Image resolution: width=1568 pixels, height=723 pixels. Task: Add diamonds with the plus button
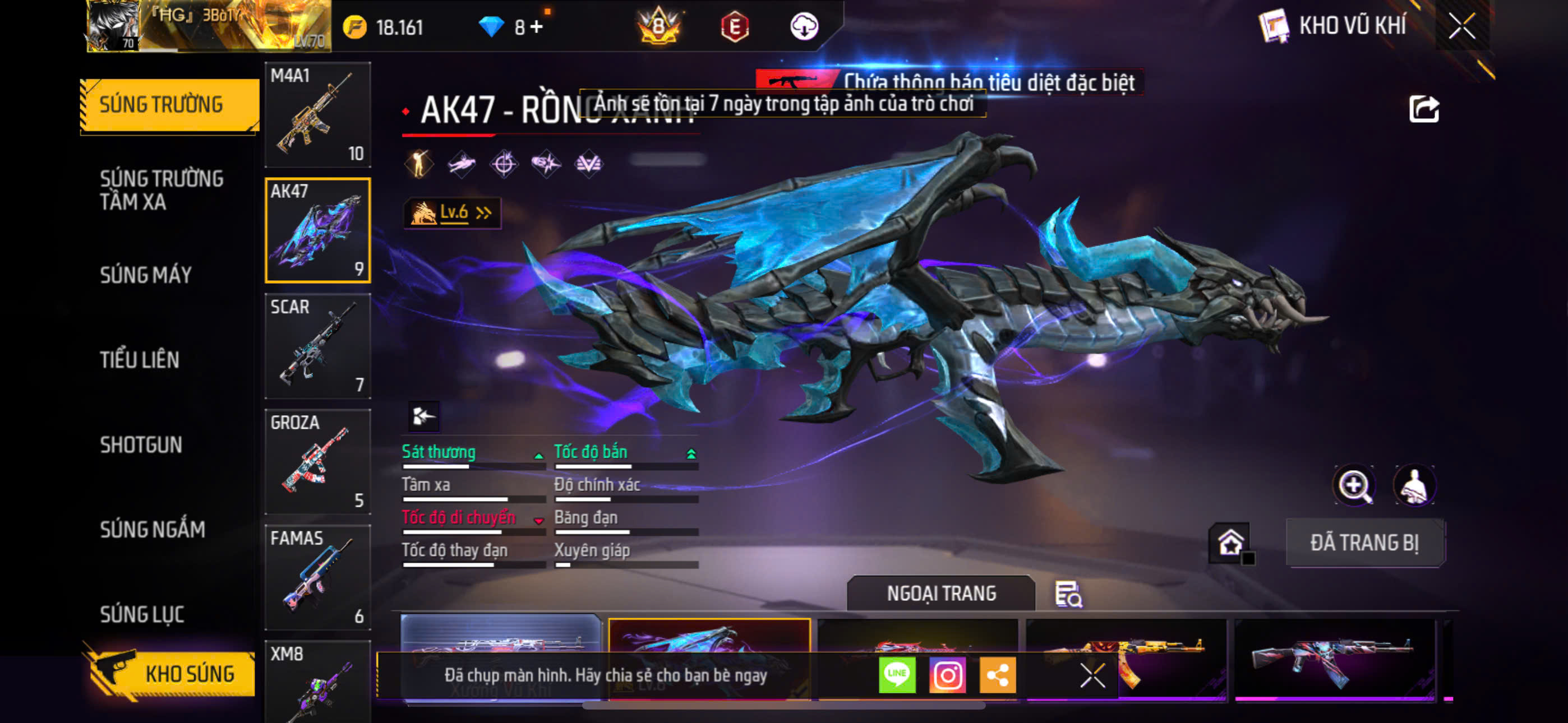pos(536,27)
